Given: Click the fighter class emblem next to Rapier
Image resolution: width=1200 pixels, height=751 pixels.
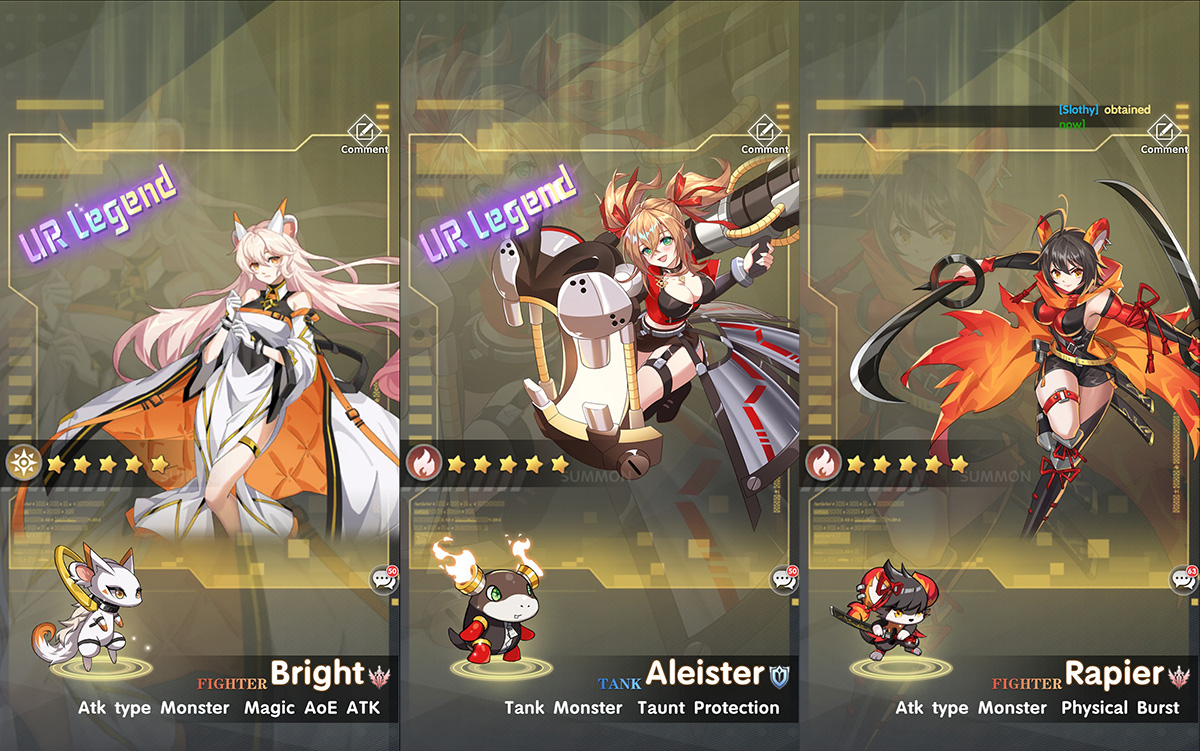Looking at the screenshot, I should [x=1181, y=675].
